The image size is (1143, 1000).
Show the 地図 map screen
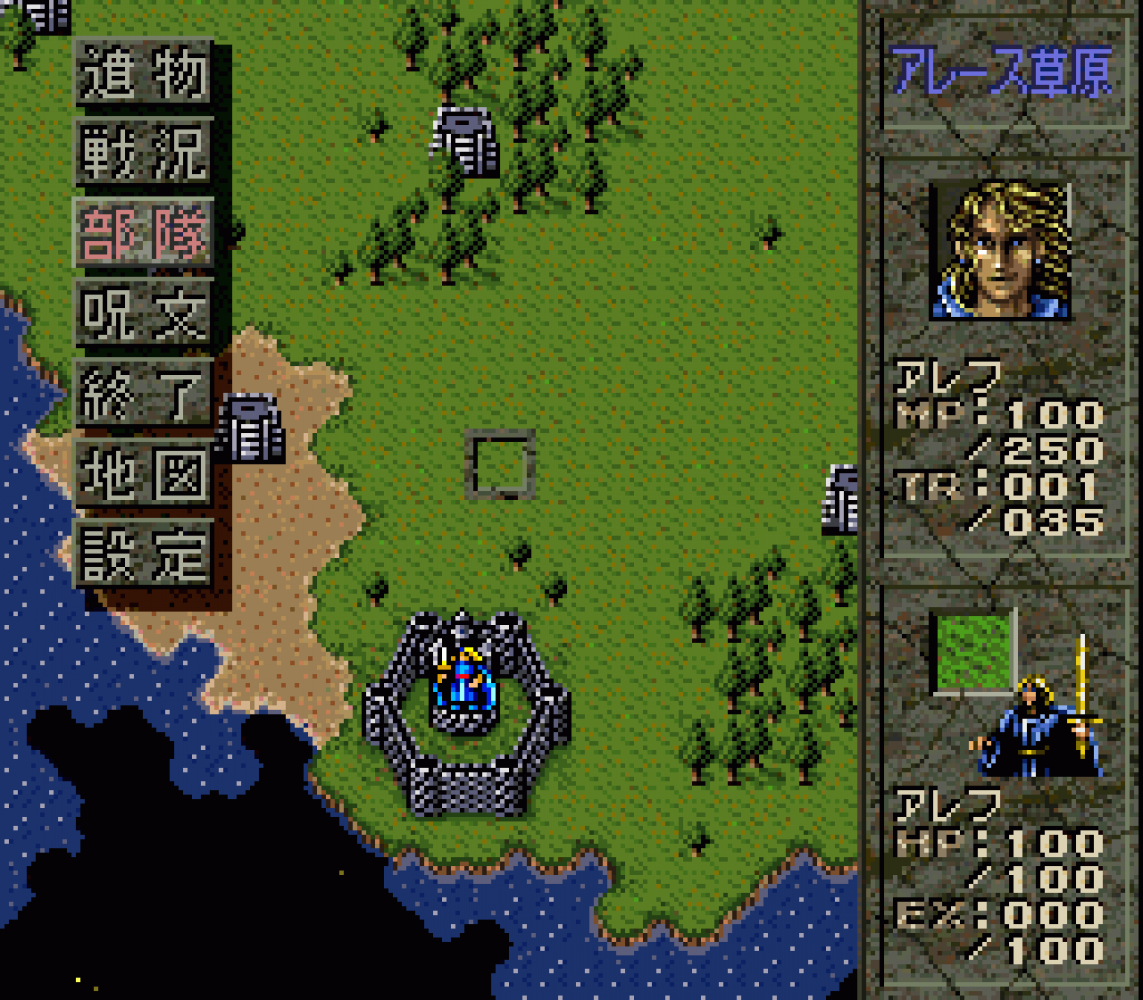(x=144, y=473)
